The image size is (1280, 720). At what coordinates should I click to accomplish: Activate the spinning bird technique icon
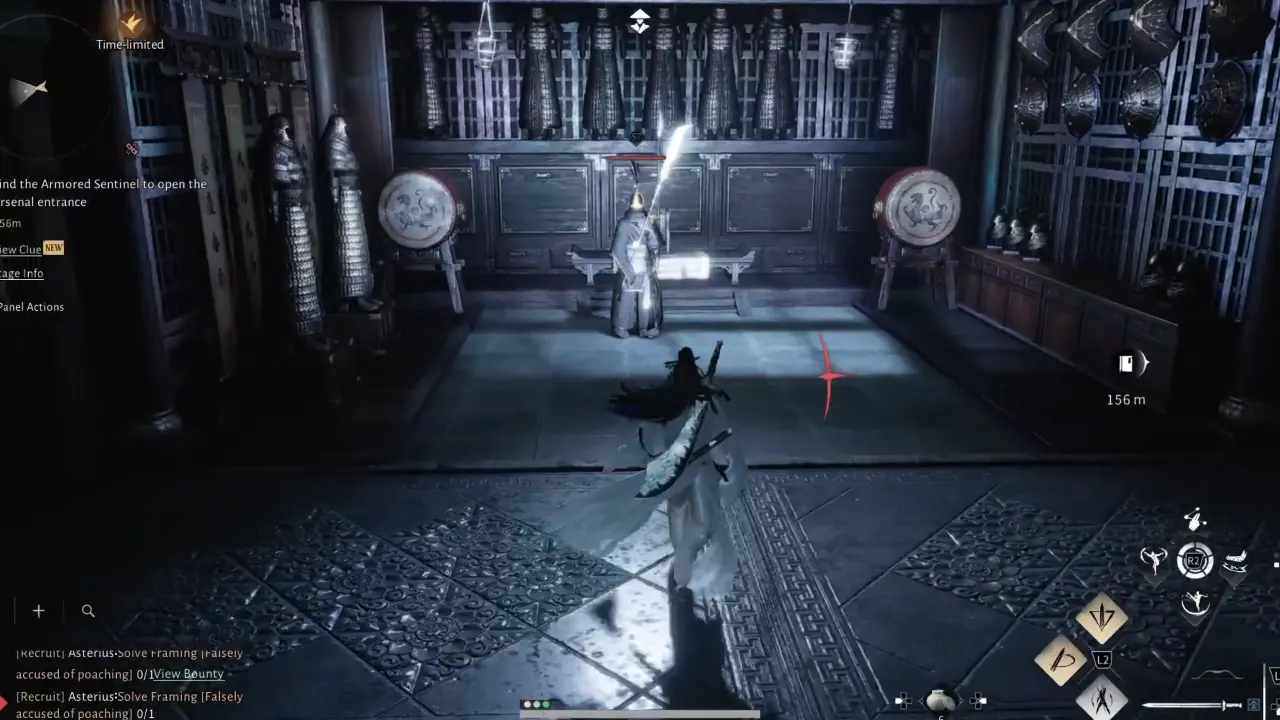click(1155, 560)
